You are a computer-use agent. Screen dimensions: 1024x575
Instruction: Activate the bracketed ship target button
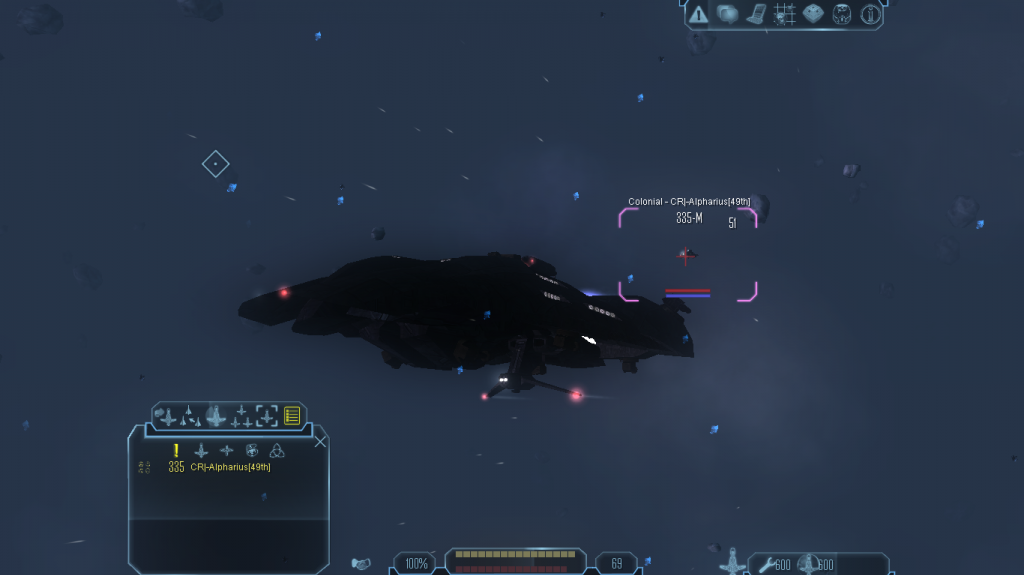[267, 416]
